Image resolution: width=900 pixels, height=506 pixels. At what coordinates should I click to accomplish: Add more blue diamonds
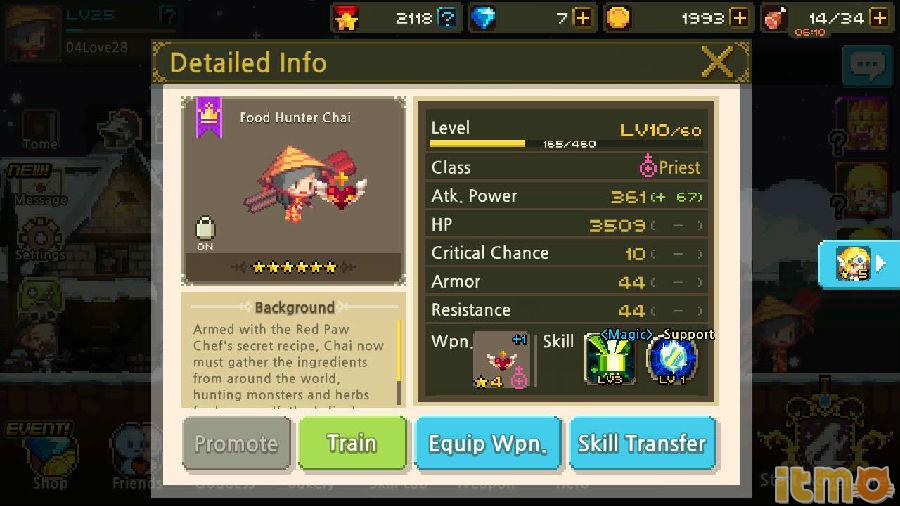583,17
